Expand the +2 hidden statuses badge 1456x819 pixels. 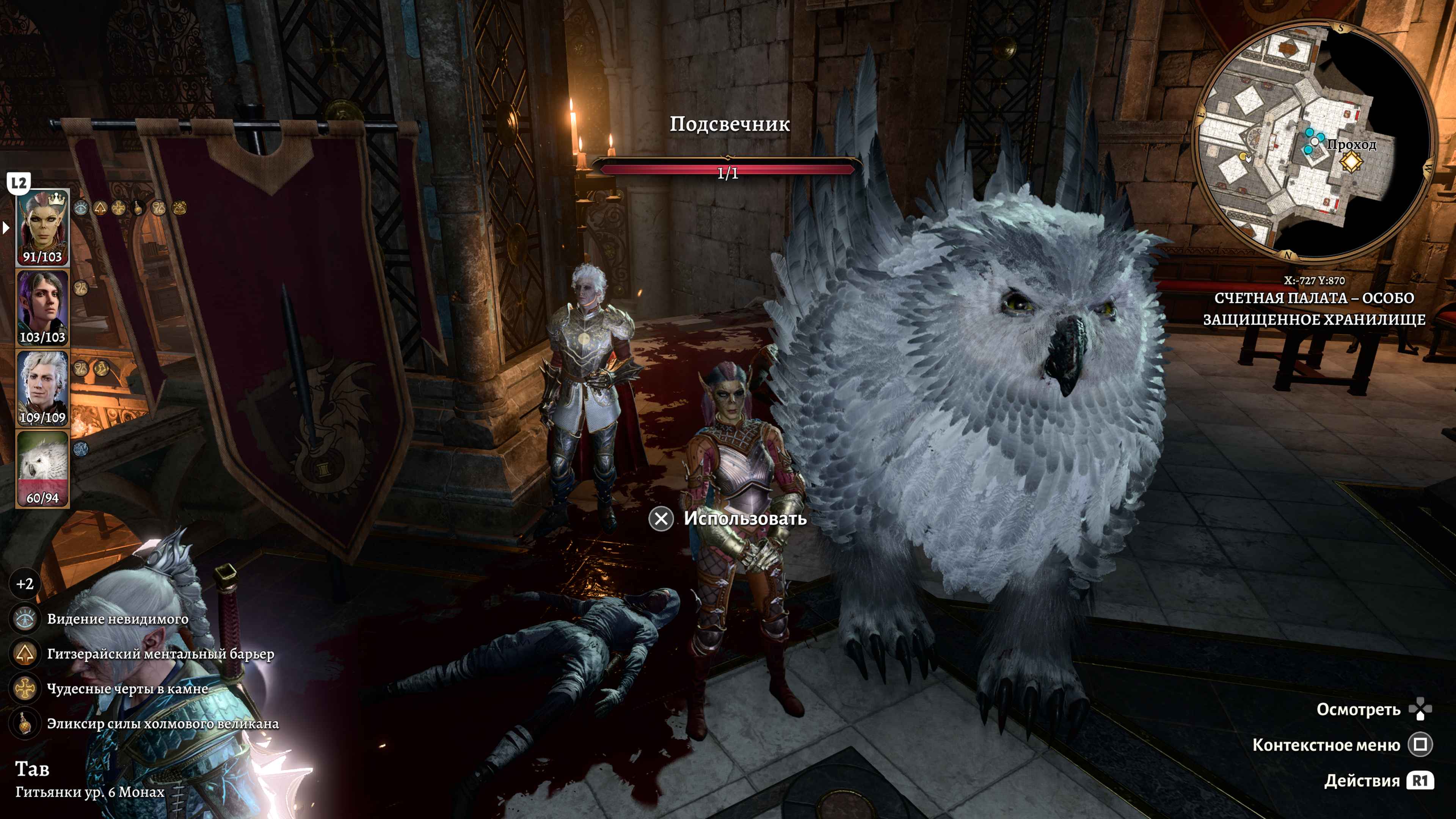(x=25, y=584)
